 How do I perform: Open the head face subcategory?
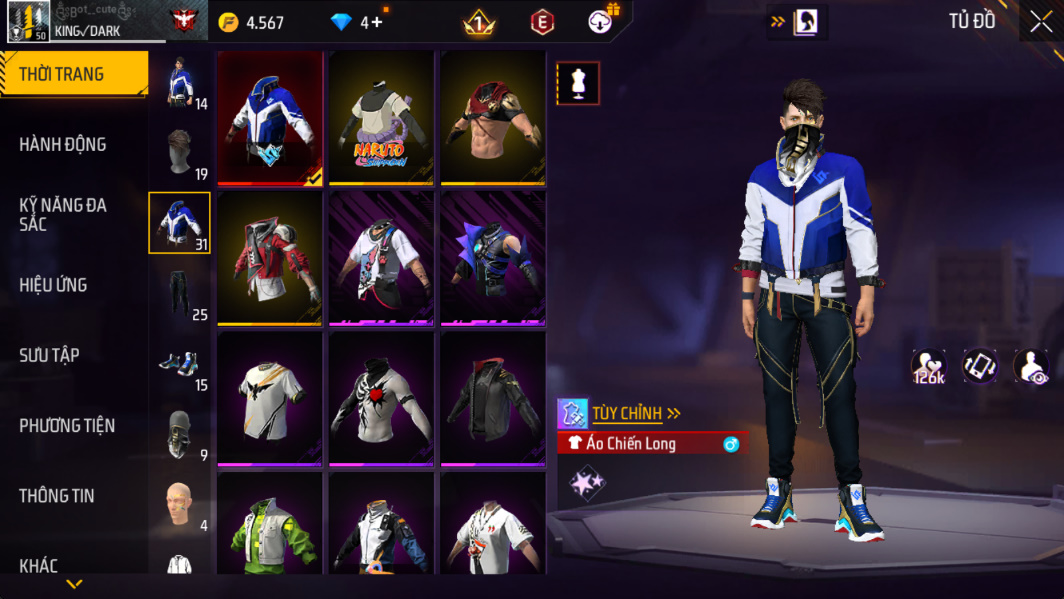[x=180, y=505]
